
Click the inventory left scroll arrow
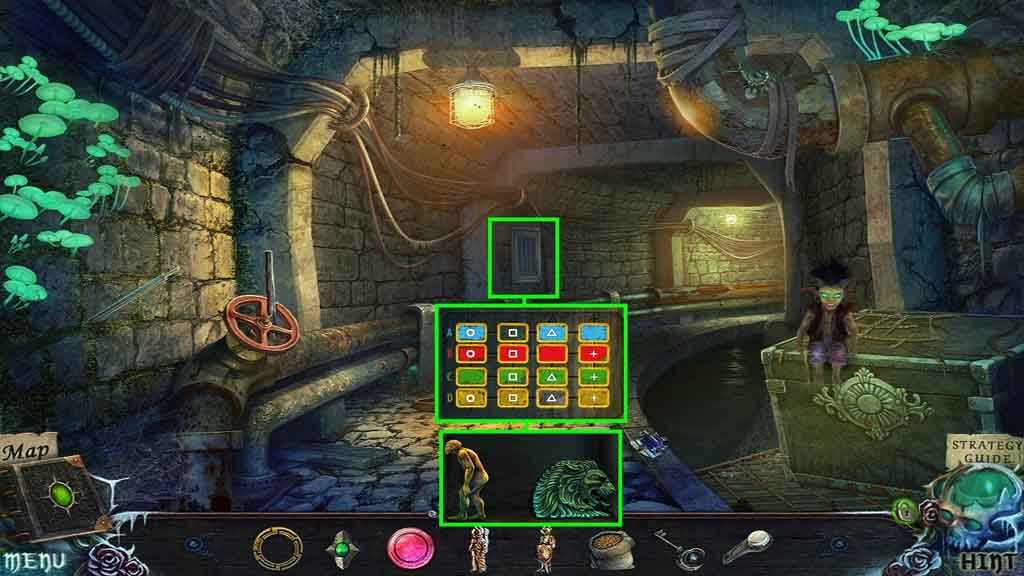tap(195, 547)
